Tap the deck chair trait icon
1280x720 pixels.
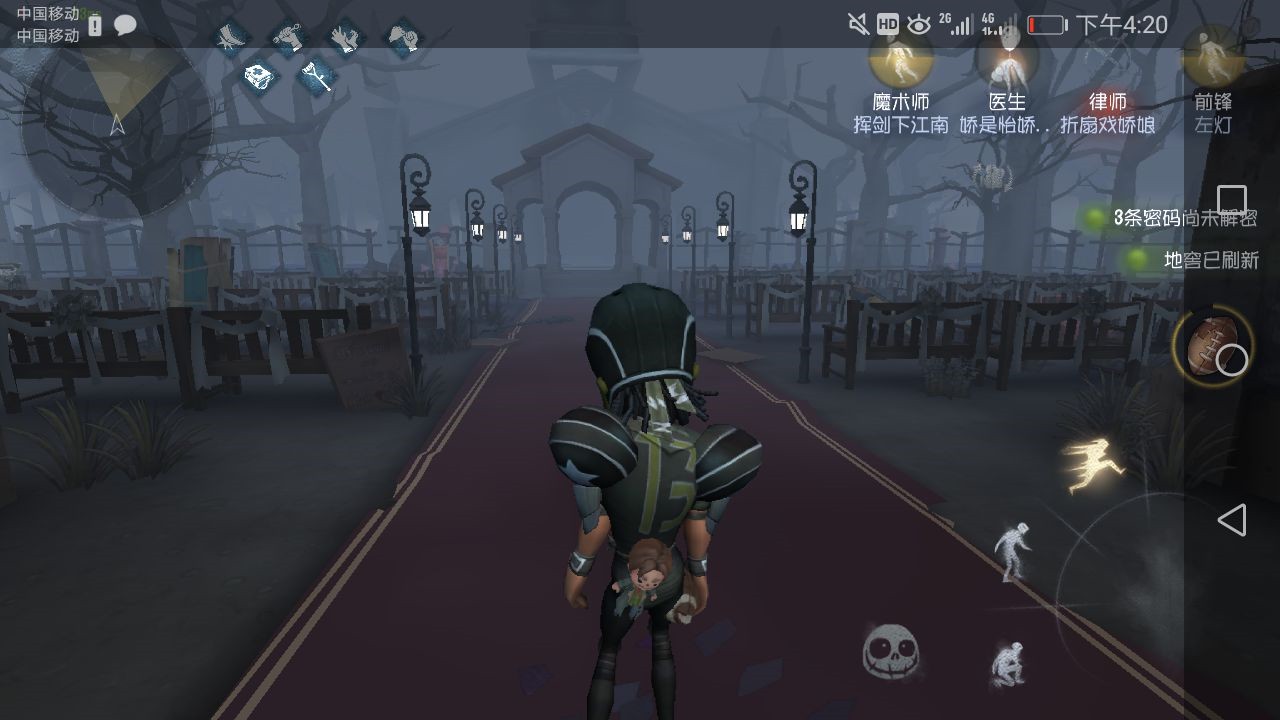232,38
